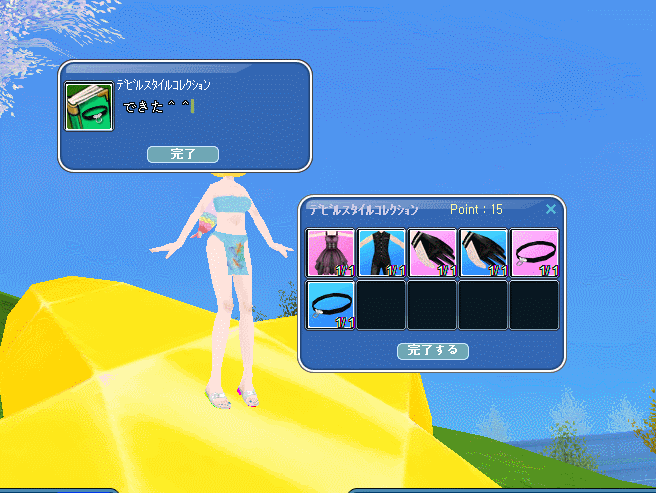Select the black choker on blue background

pos(331,305)
